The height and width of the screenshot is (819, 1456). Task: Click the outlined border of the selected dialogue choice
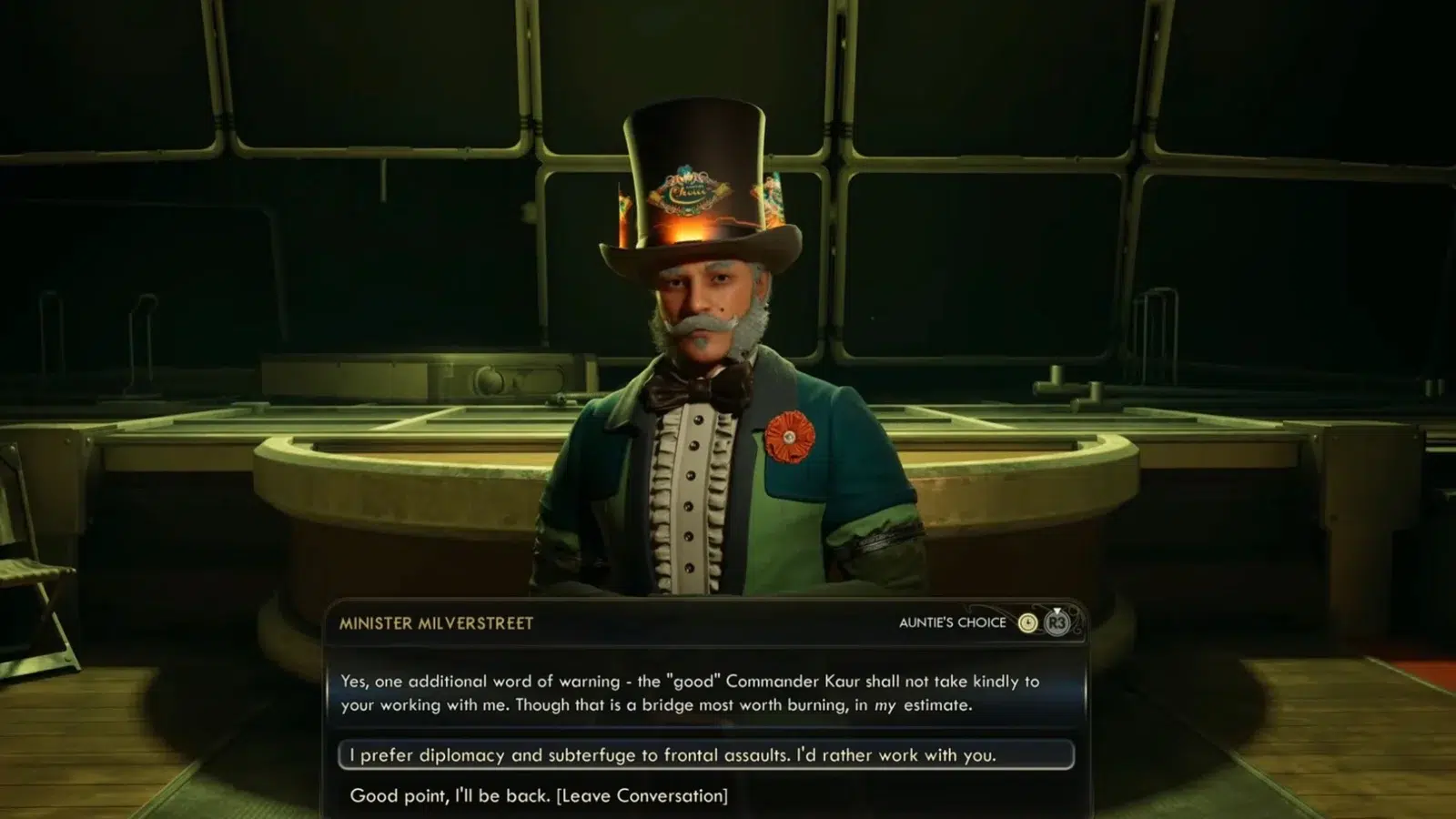pos(342,754)
